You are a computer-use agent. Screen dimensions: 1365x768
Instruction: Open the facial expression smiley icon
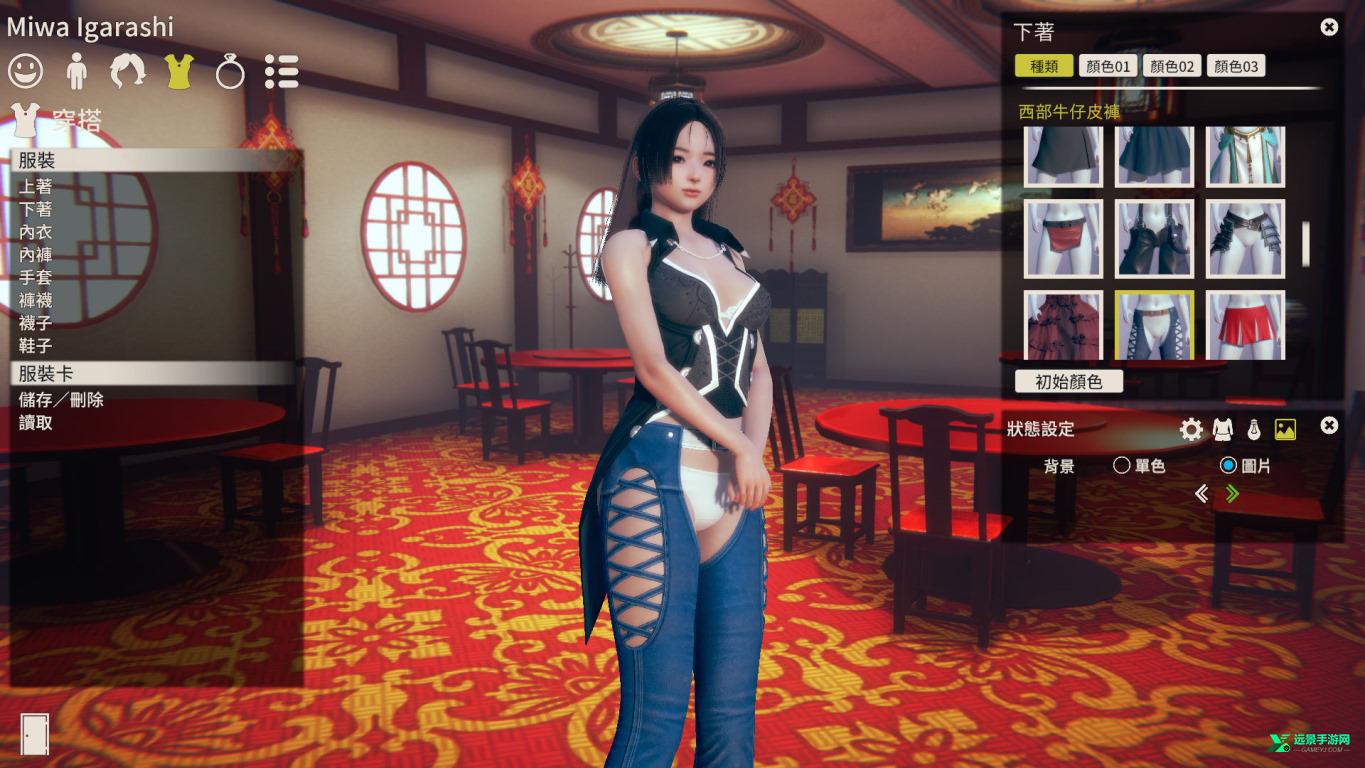point(25,71)
